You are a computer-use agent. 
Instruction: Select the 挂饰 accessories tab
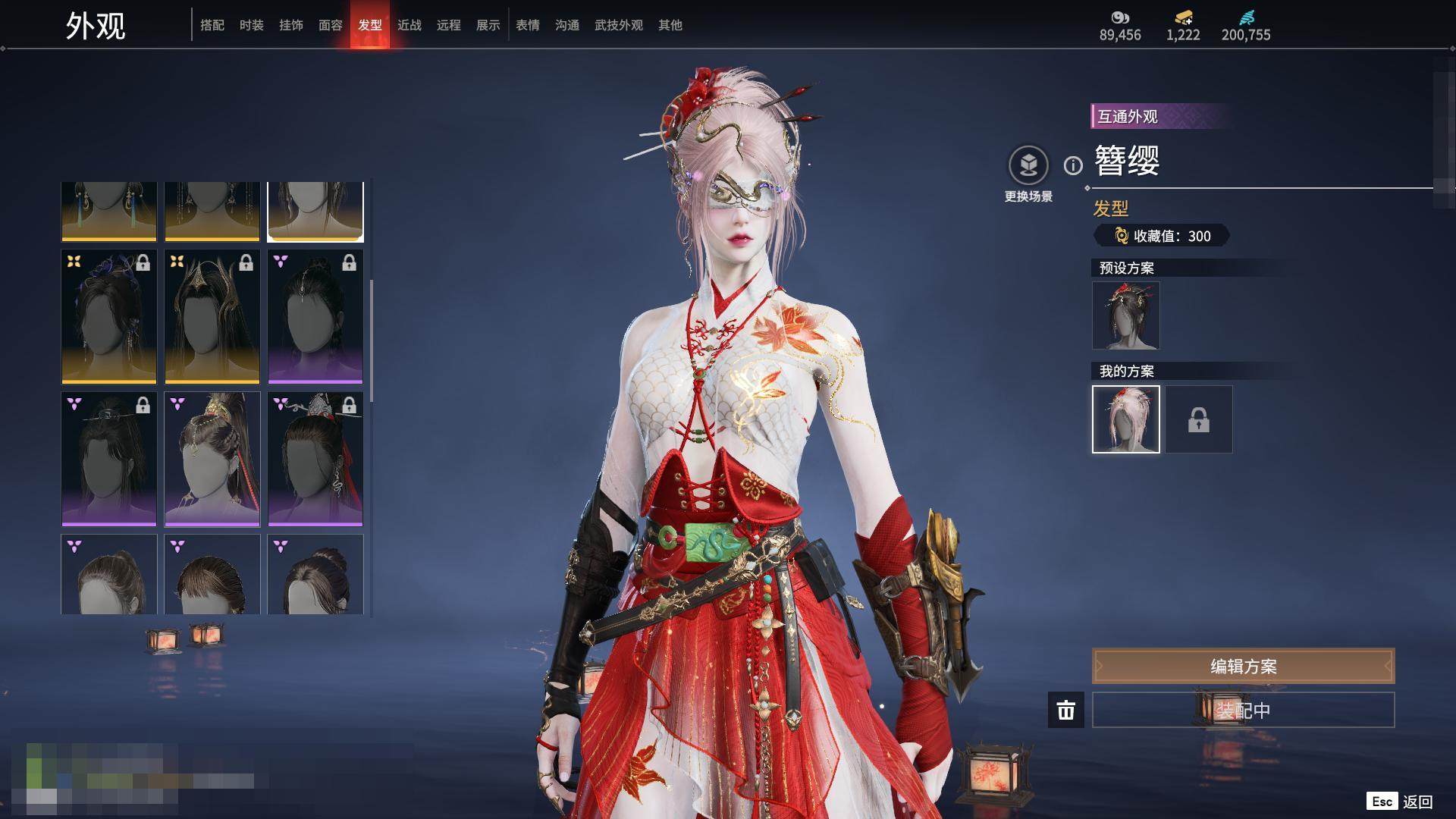291,25
